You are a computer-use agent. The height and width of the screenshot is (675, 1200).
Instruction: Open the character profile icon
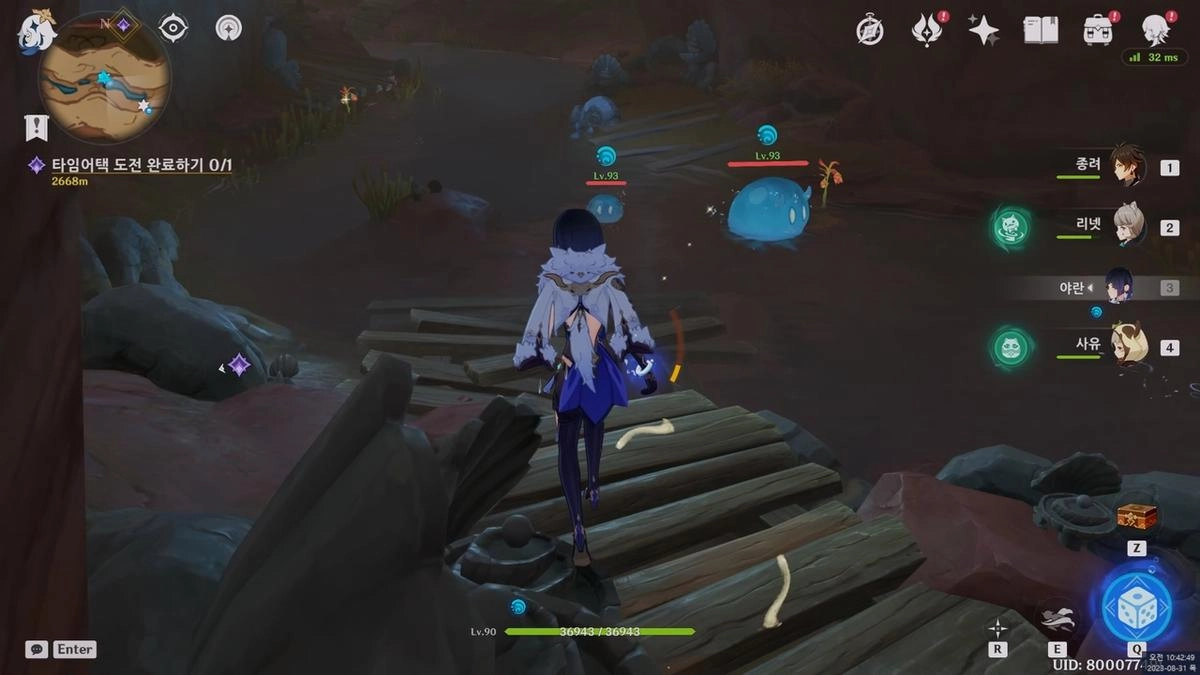[x=1156, y=30]
